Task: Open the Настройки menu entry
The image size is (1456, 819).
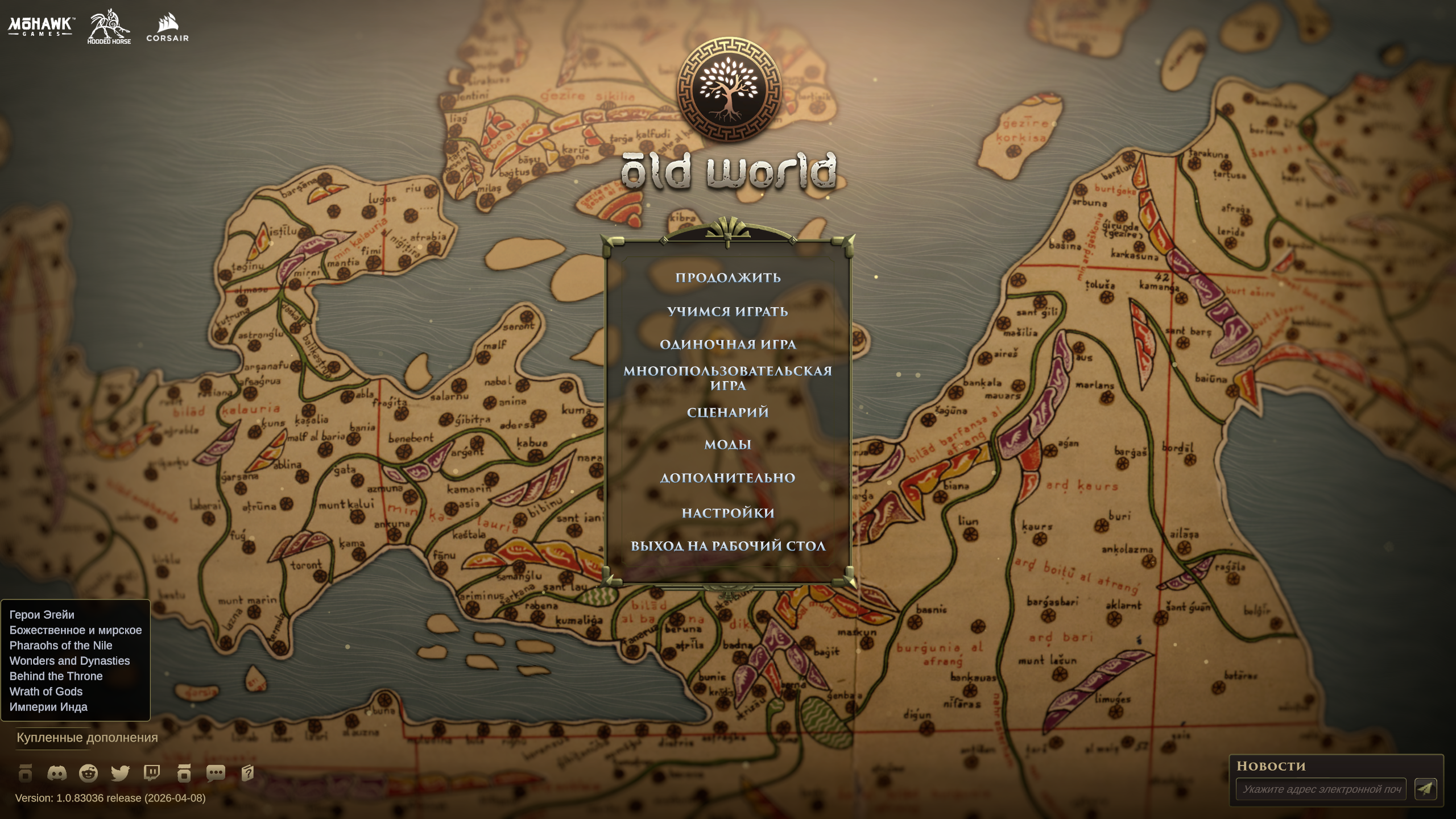Action: pyautogui.click(x=728, y=512)
